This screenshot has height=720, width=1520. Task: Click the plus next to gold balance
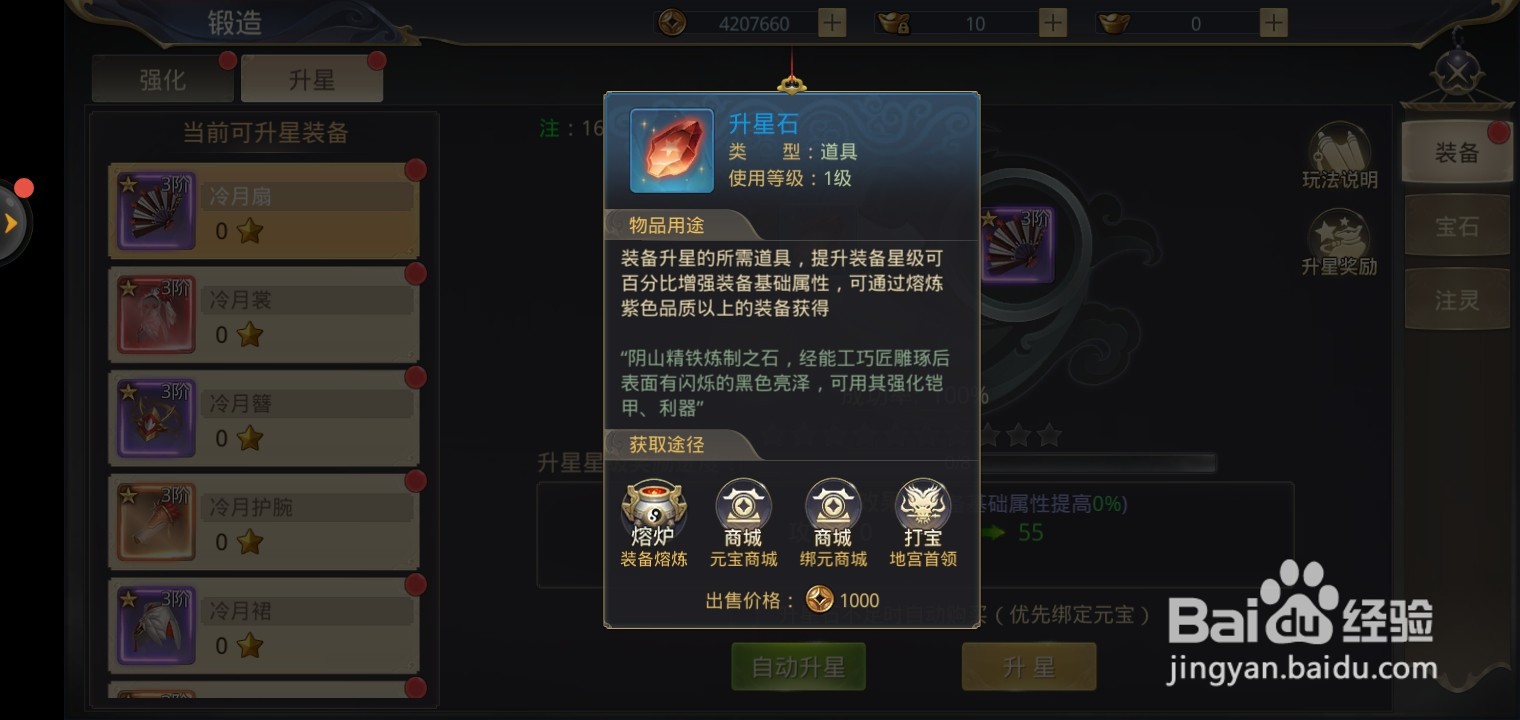tap(830, 22)
